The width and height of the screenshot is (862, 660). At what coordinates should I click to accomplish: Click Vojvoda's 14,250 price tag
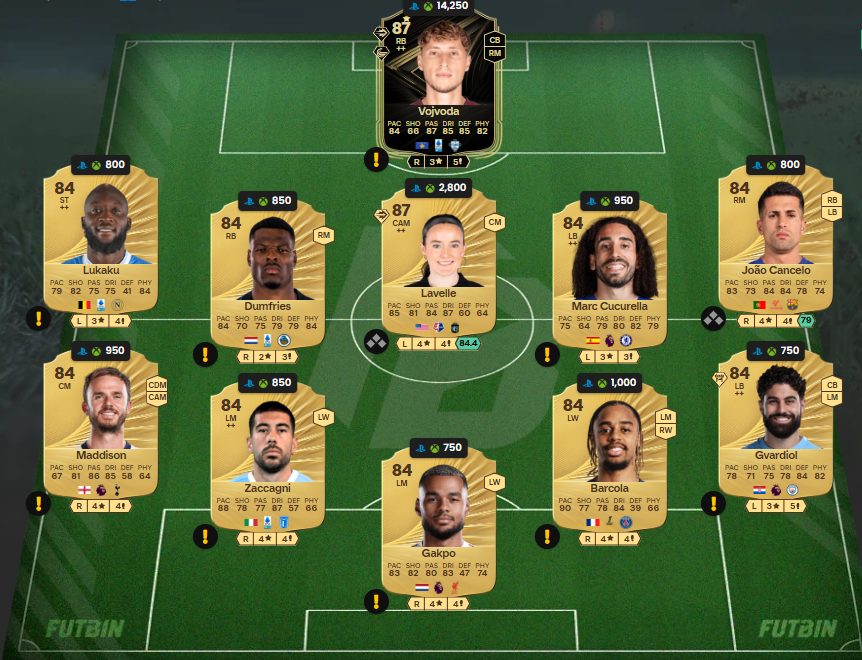440,5
